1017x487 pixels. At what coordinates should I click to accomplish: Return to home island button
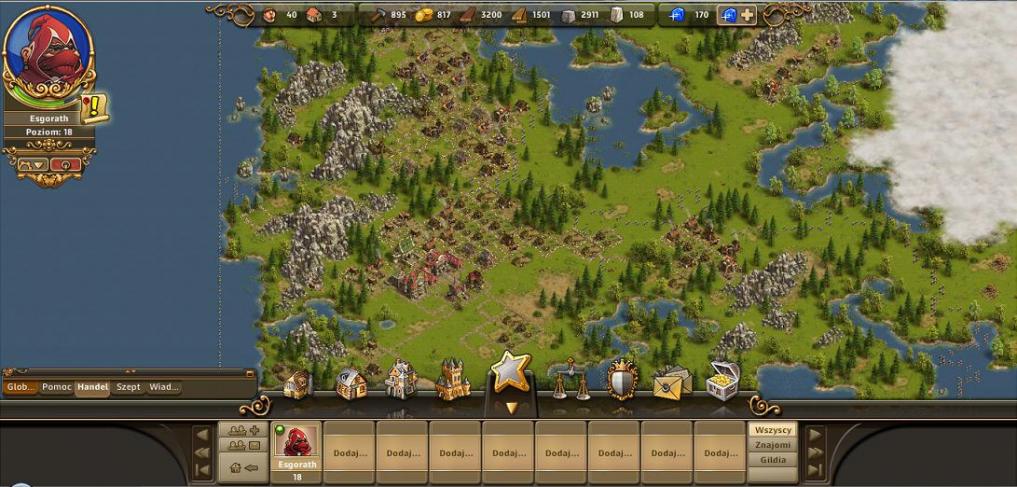[x=243, y=466]
